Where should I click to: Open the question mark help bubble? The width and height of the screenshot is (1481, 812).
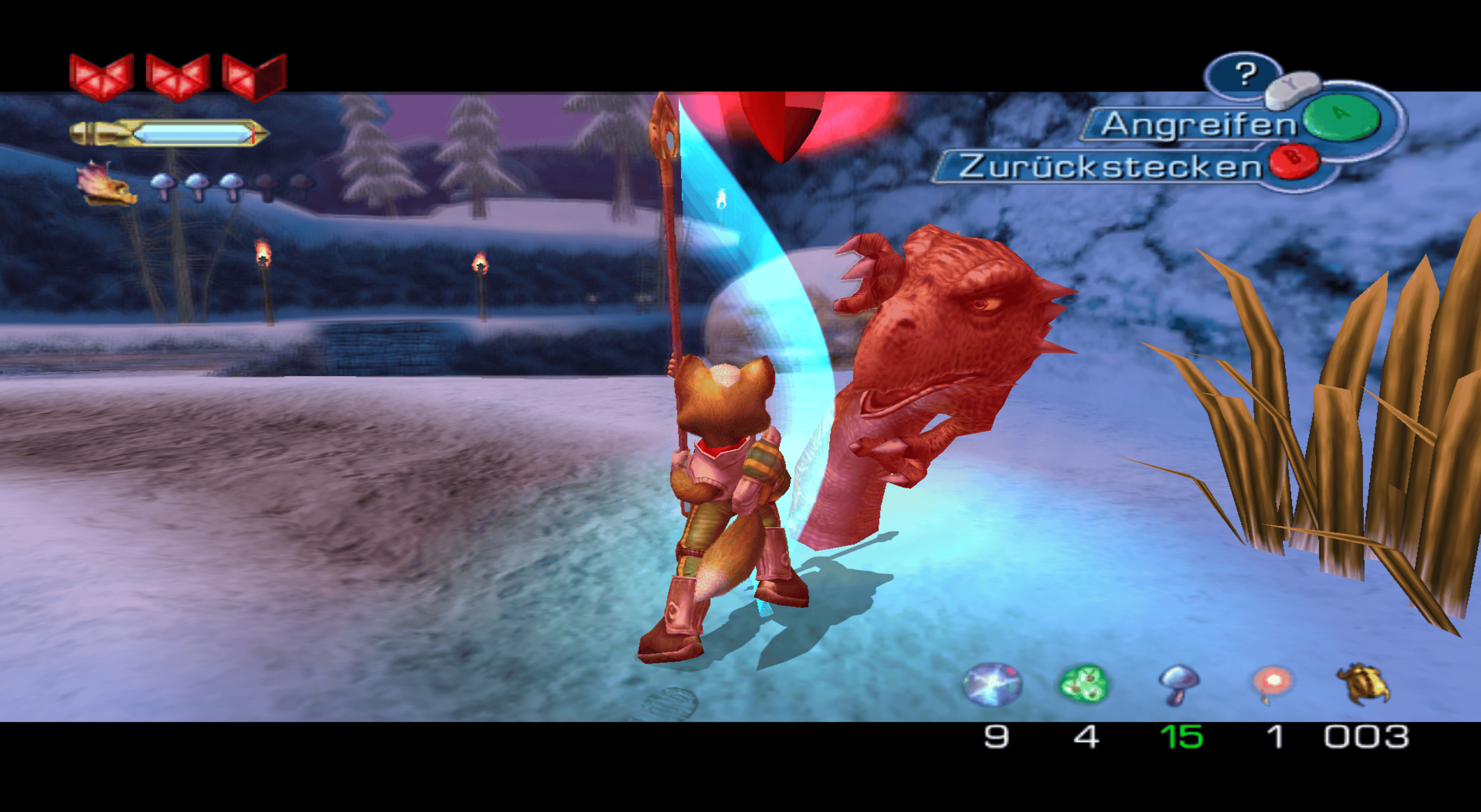click(x=1245, y=74)
